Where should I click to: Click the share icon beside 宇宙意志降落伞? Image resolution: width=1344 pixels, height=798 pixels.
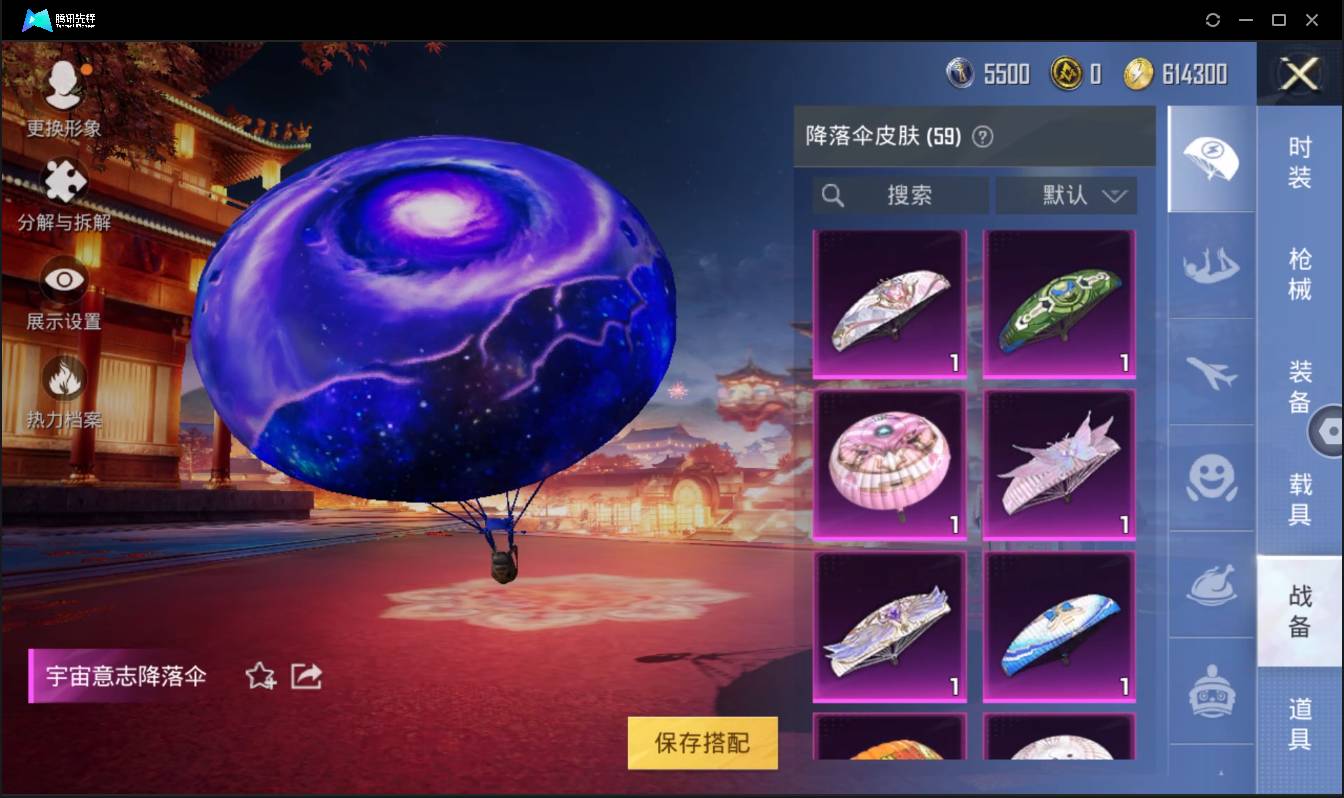tap(305, 676)
